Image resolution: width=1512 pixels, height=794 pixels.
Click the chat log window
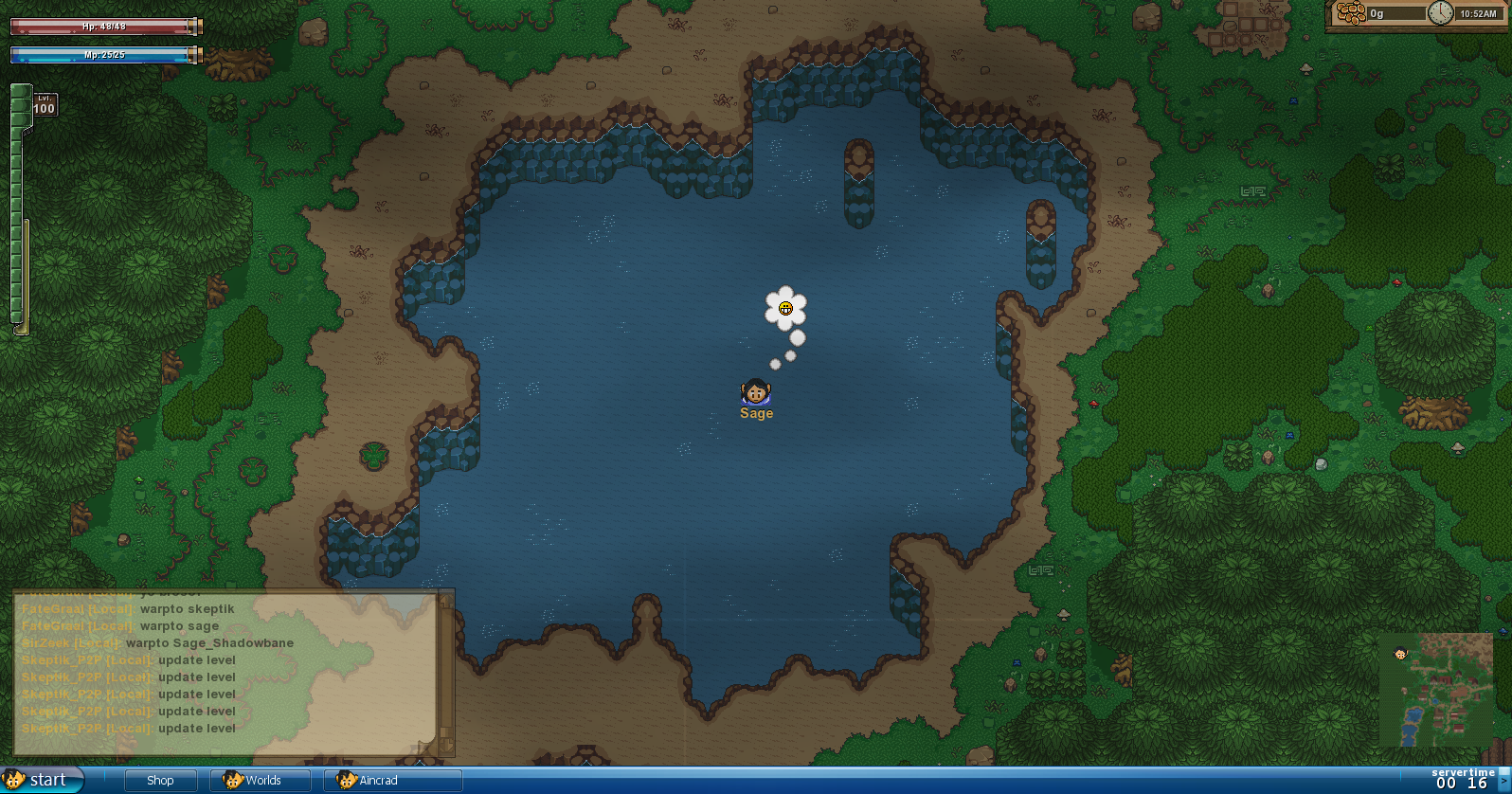(227, 671)
